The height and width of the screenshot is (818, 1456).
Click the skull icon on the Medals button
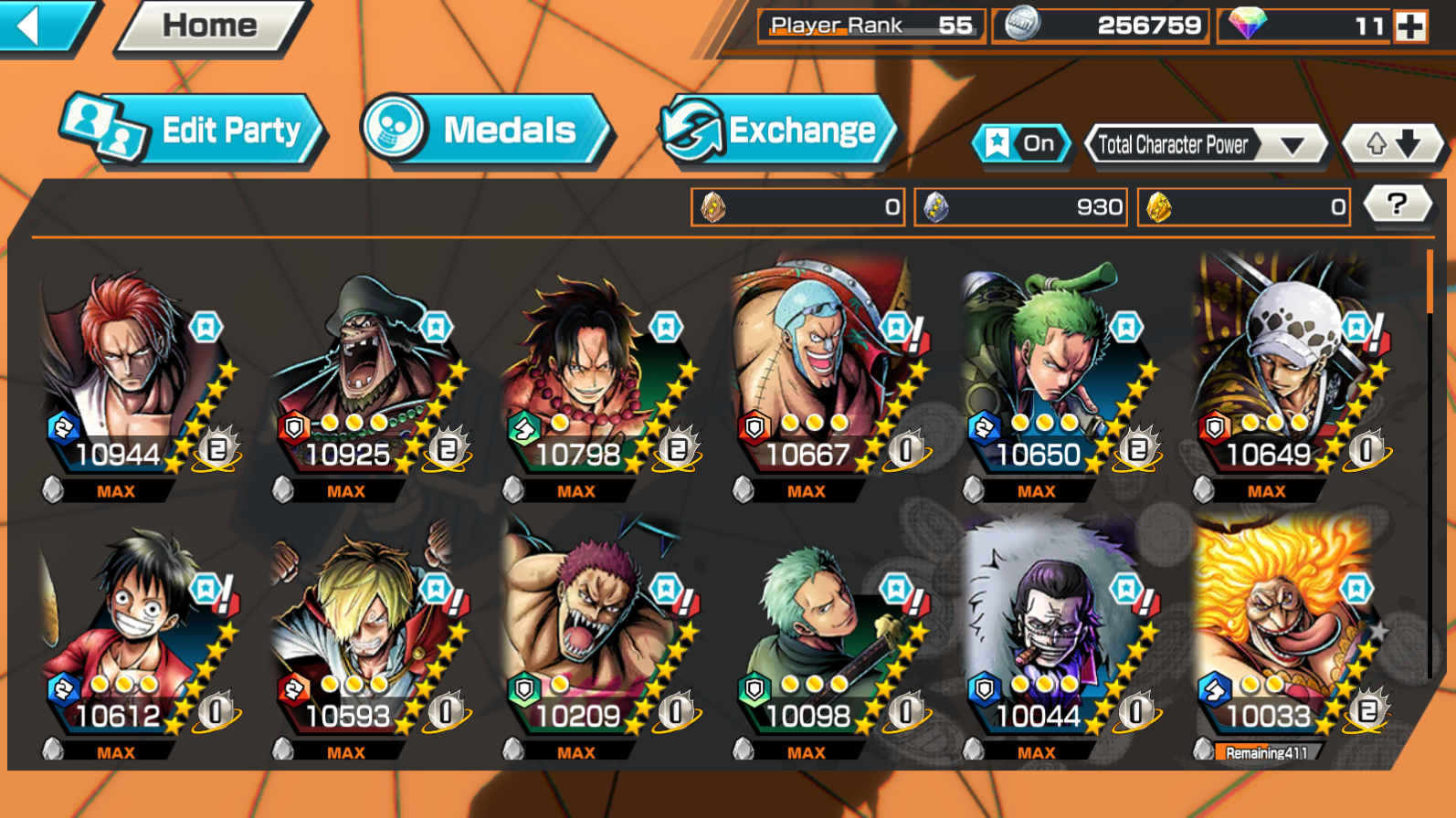[392, 131]
